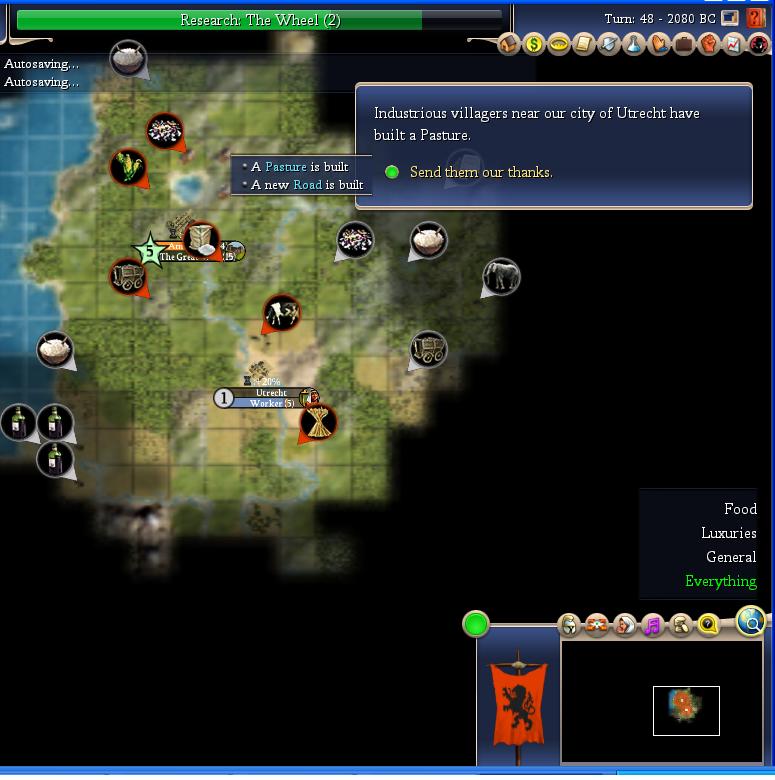This screenshot has width=775, height=780.
Task: Select the Luxuries resource filter
Action: [x=728, y=533]
